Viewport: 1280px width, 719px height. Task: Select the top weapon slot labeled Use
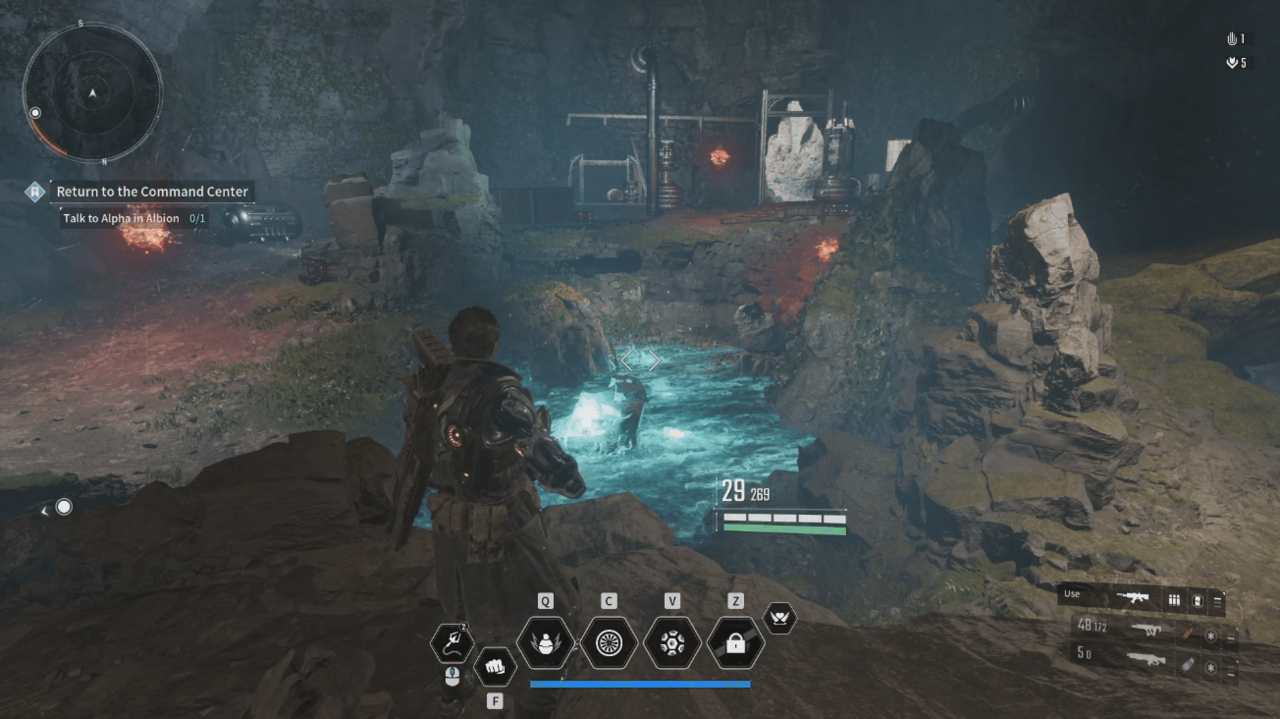coord(1141,599)
